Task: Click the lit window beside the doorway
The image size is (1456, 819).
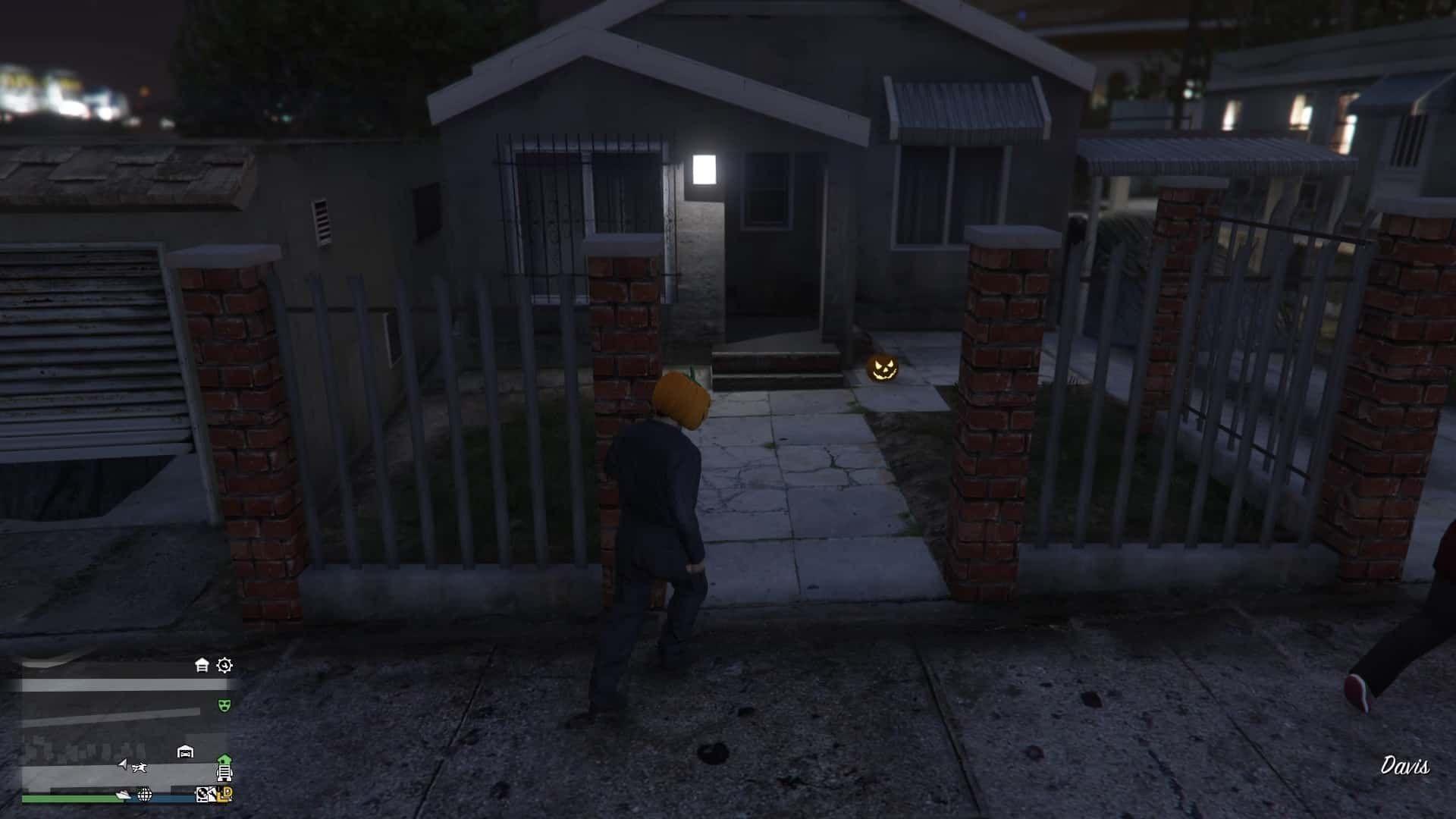Action: (705, 171)
